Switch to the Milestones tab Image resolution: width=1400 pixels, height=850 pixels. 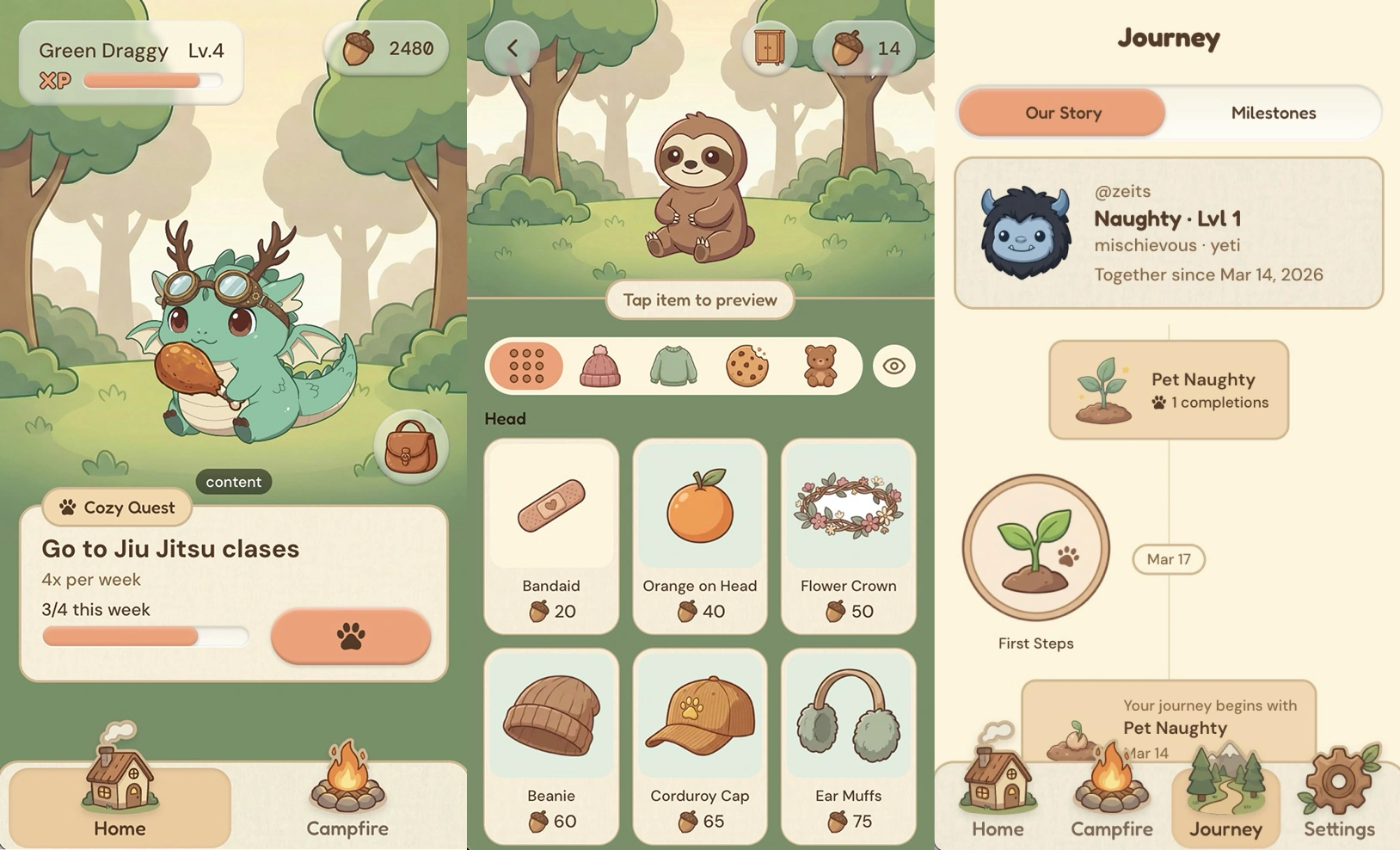point(1273,113)
